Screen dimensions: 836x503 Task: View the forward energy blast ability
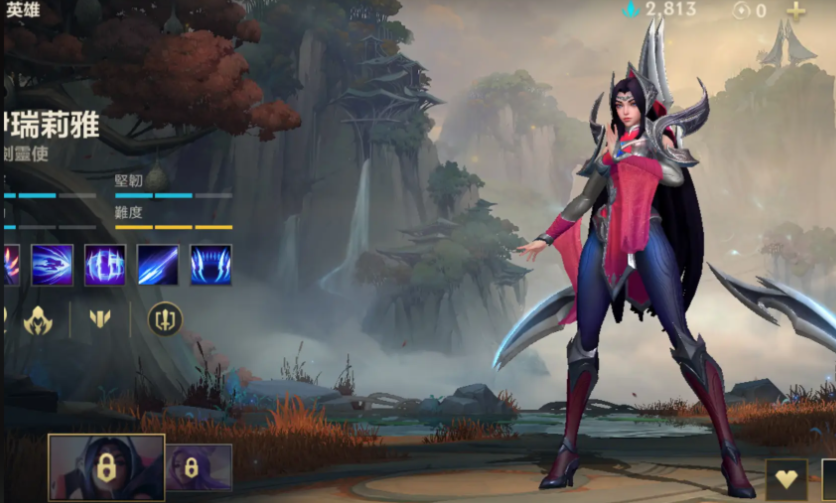52,265
